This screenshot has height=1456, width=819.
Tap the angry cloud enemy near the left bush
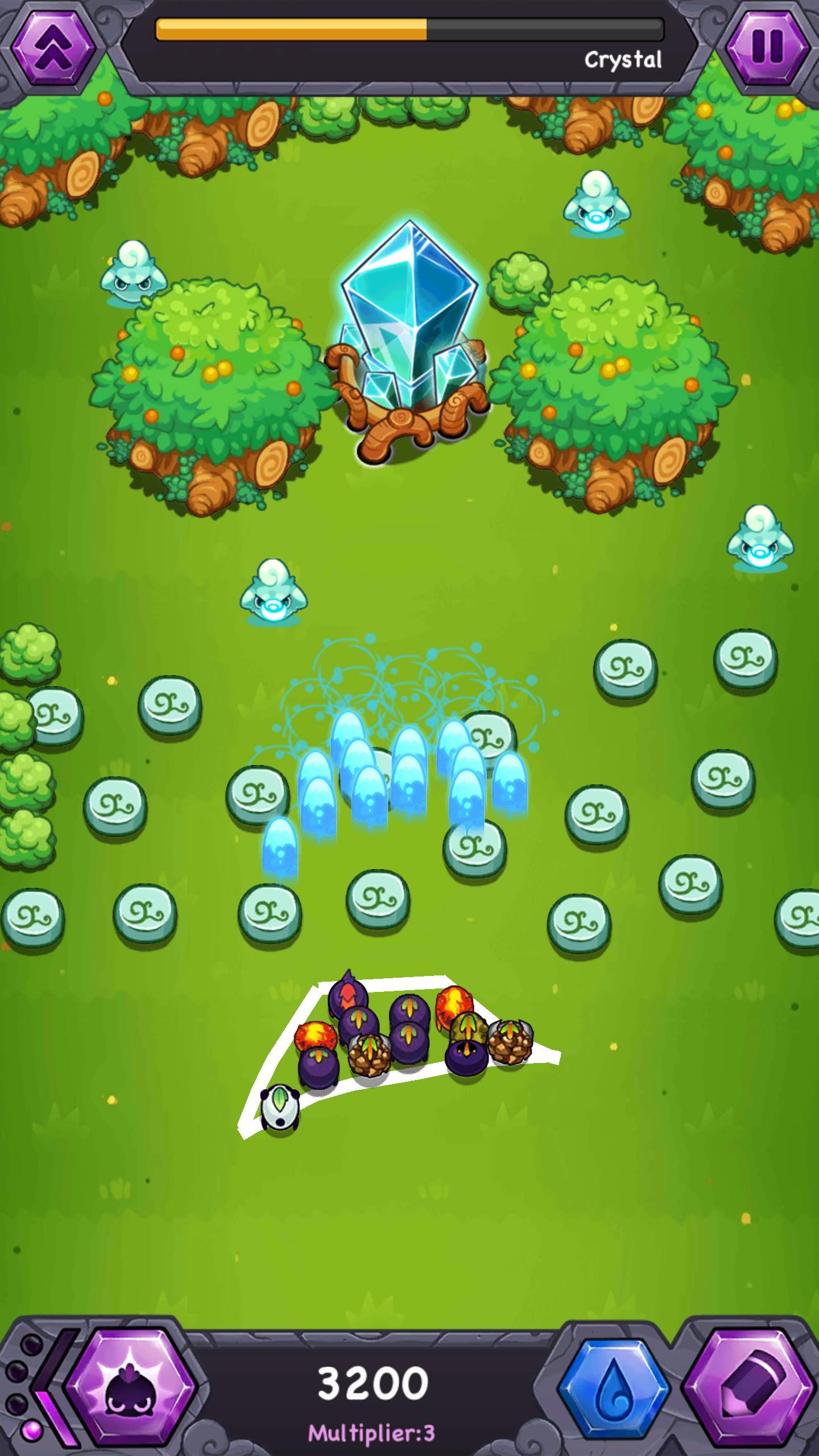[134, 273]
